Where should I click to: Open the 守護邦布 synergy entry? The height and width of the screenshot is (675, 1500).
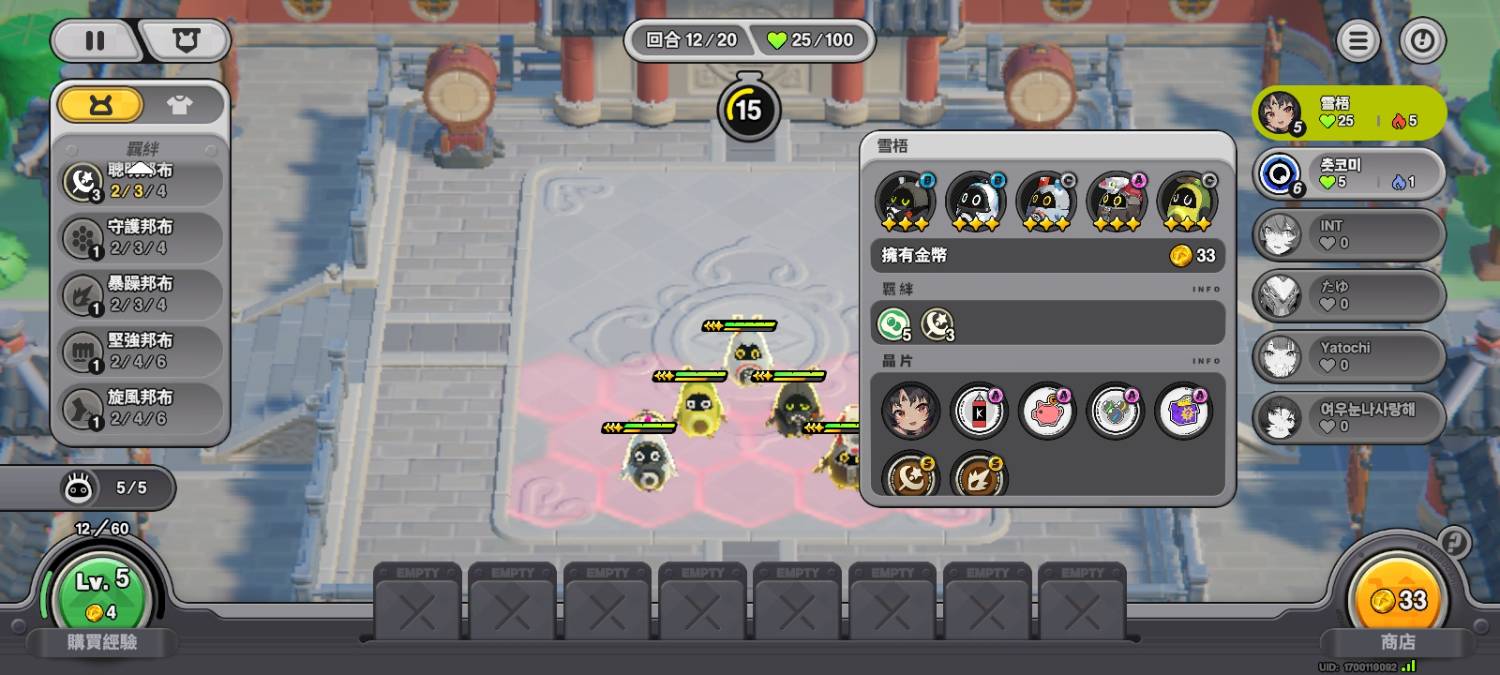tap(140, 238)
